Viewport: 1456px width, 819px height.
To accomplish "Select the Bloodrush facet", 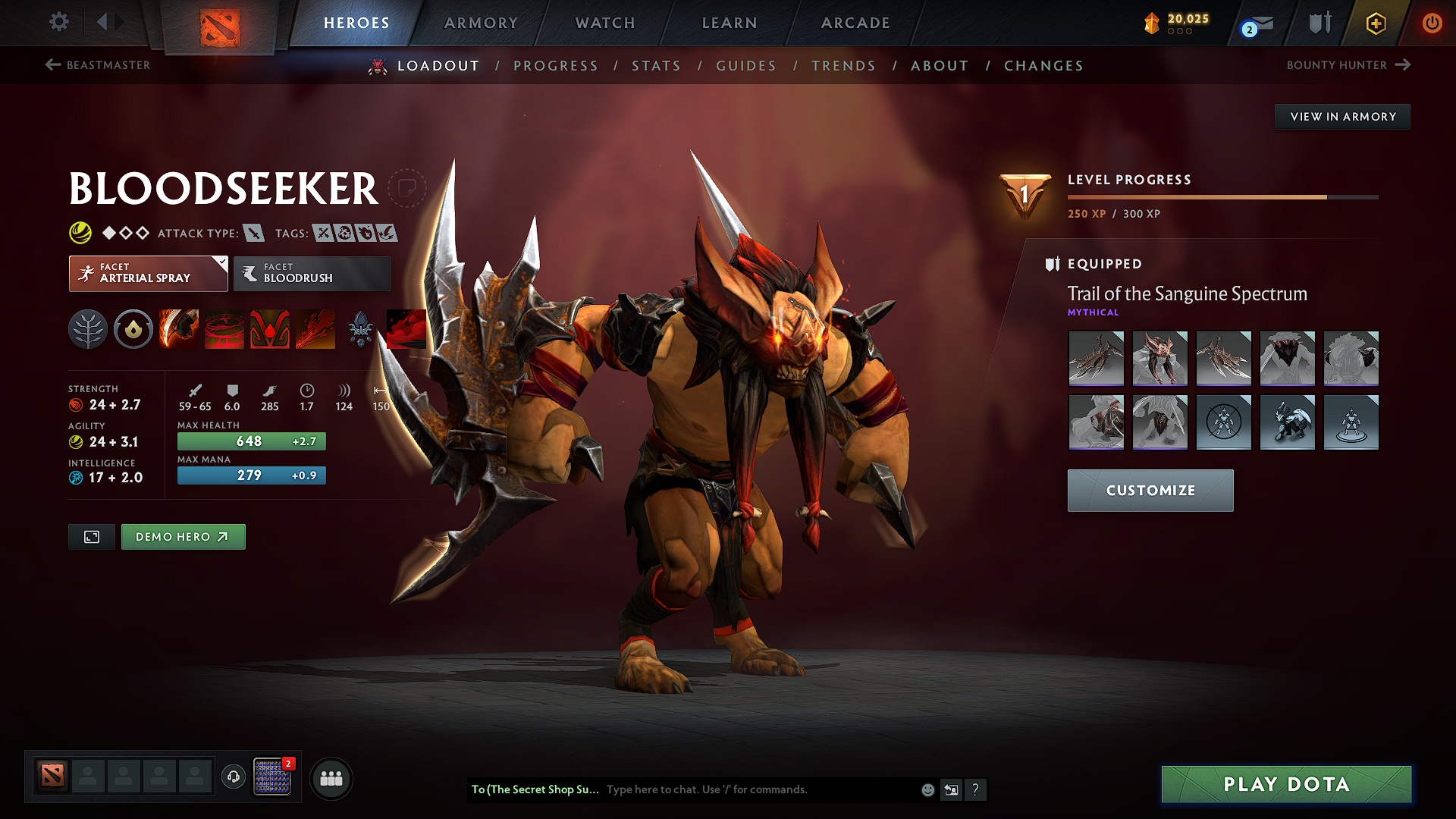I will click(312, 274).
